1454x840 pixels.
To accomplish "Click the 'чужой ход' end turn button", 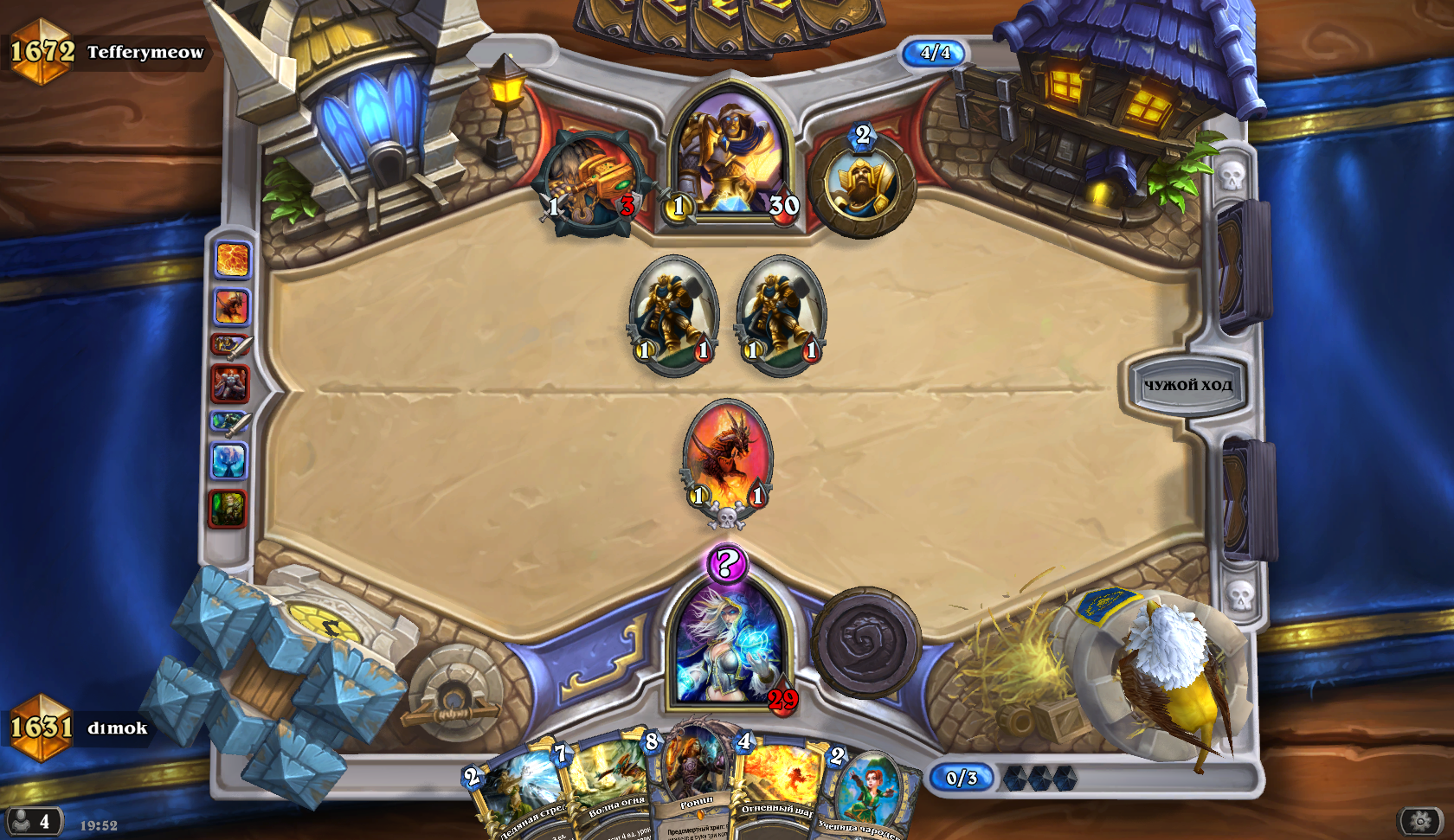I will (1187, 385).
